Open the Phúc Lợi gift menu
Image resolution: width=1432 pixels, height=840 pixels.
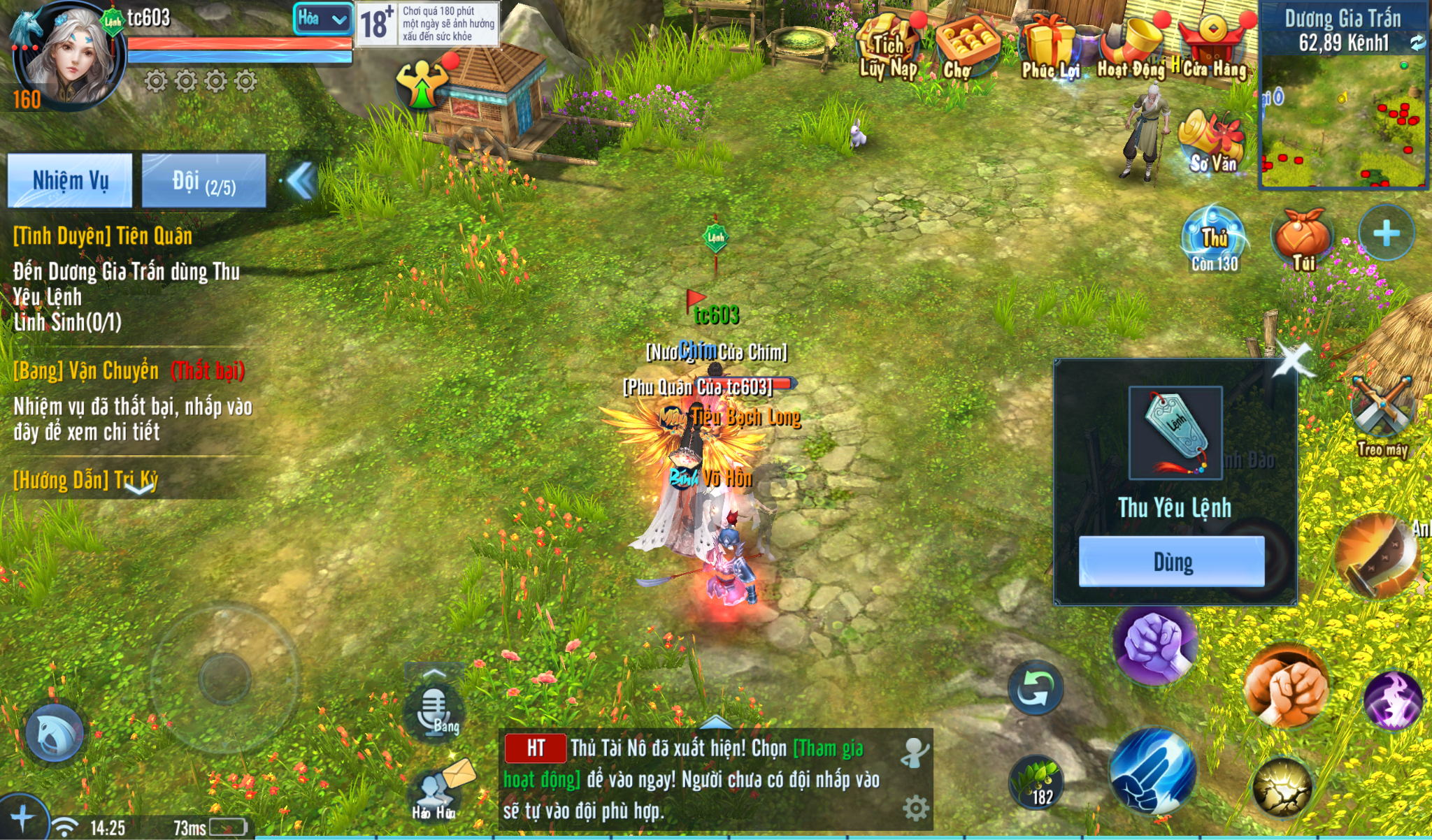point(1050,48)
